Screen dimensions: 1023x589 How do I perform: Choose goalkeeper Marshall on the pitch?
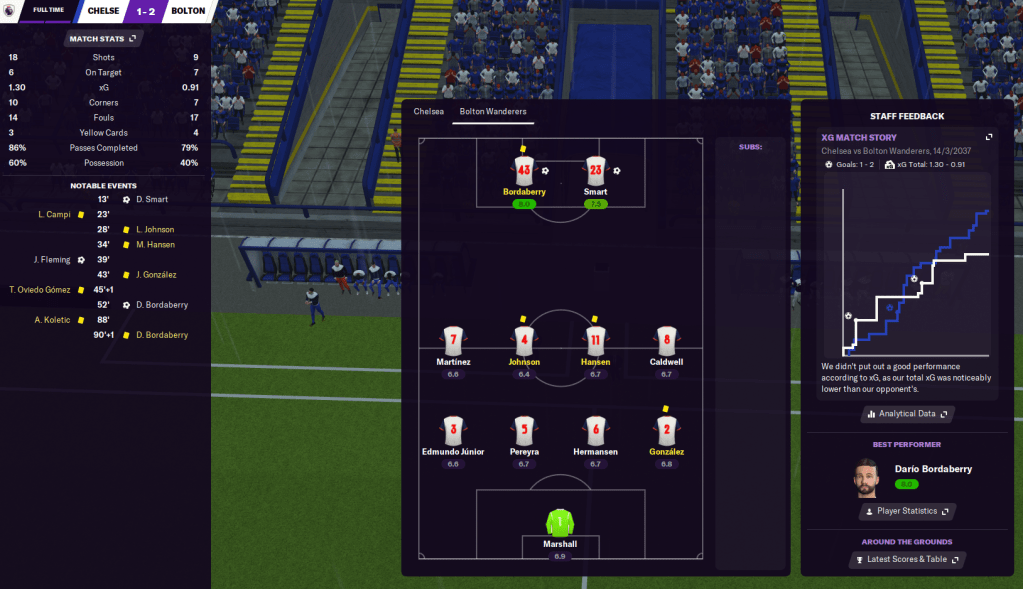[x=560, y=523]
